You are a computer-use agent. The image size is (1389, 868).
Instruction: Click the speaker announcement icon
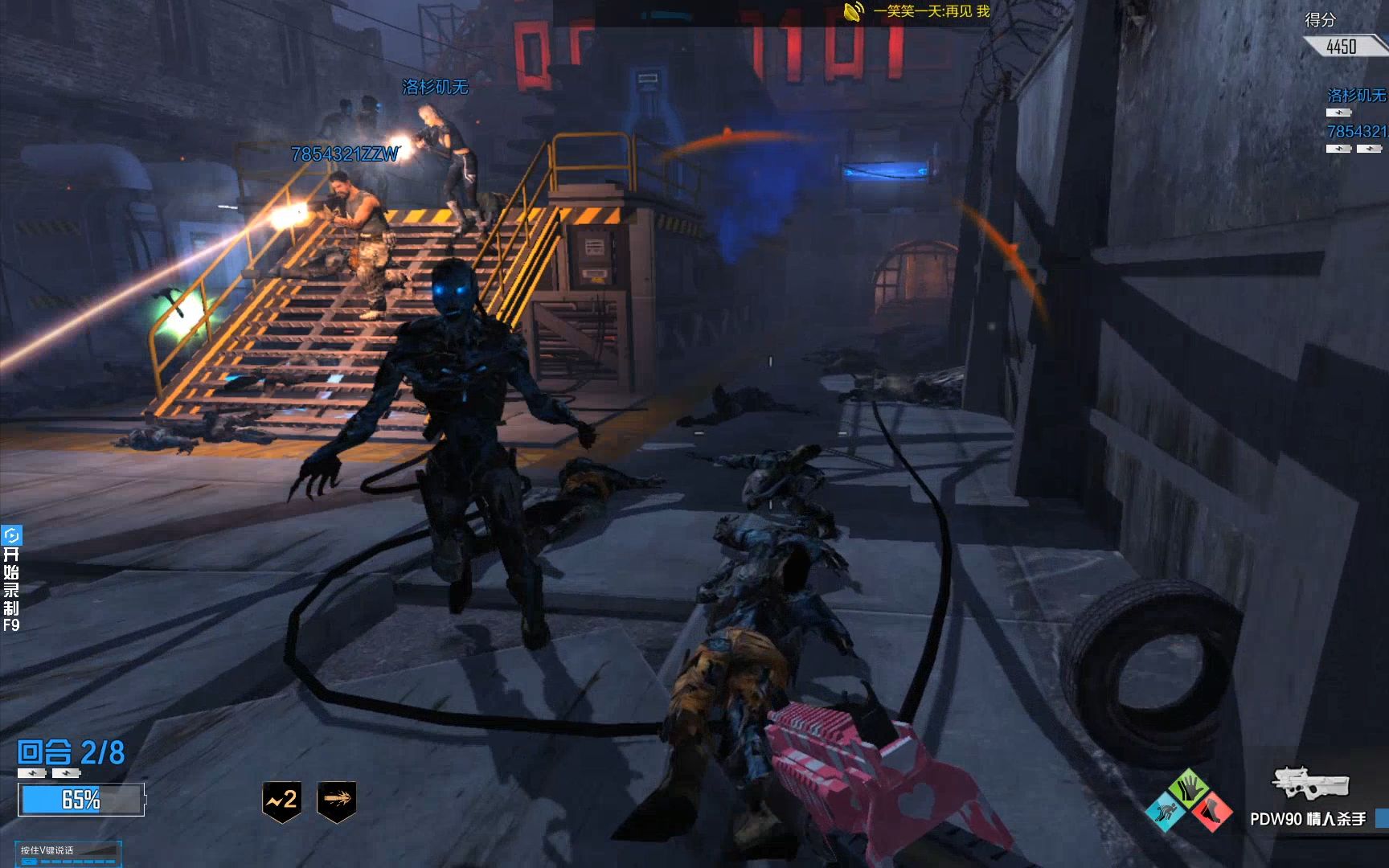tap(853, 12)
